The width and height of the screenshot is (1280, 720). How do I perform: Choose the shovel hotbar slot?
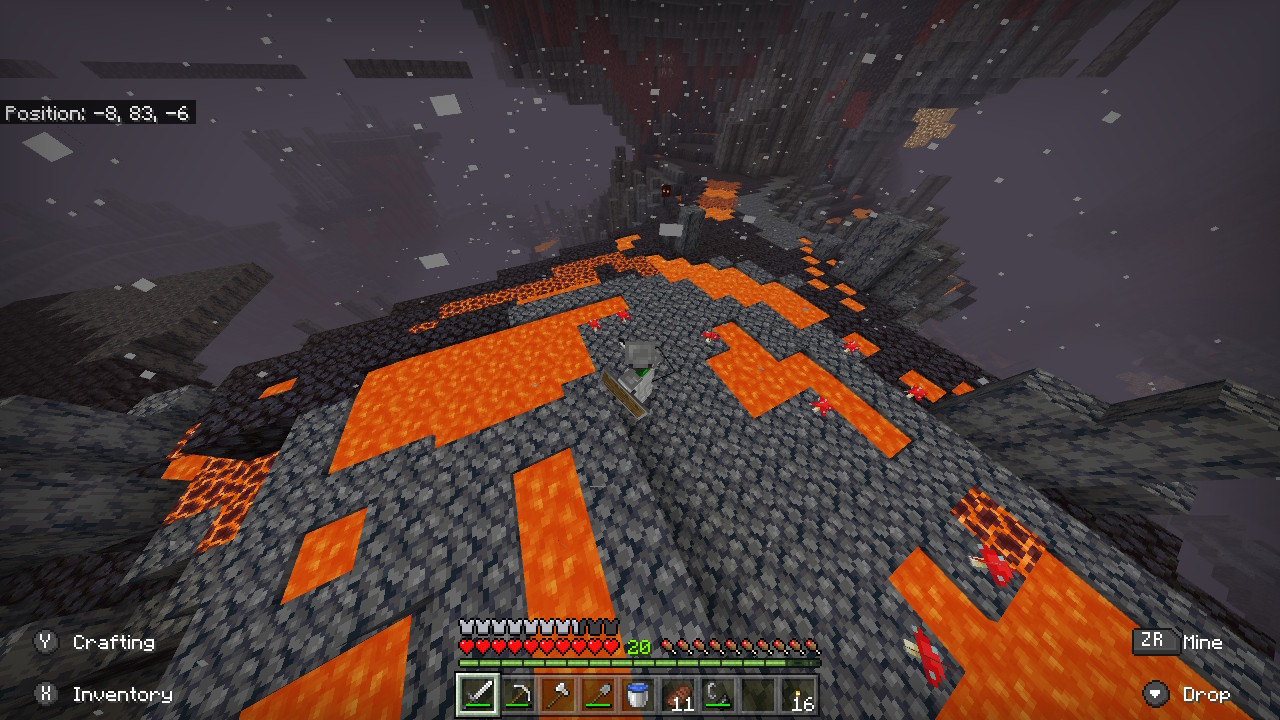598,695
